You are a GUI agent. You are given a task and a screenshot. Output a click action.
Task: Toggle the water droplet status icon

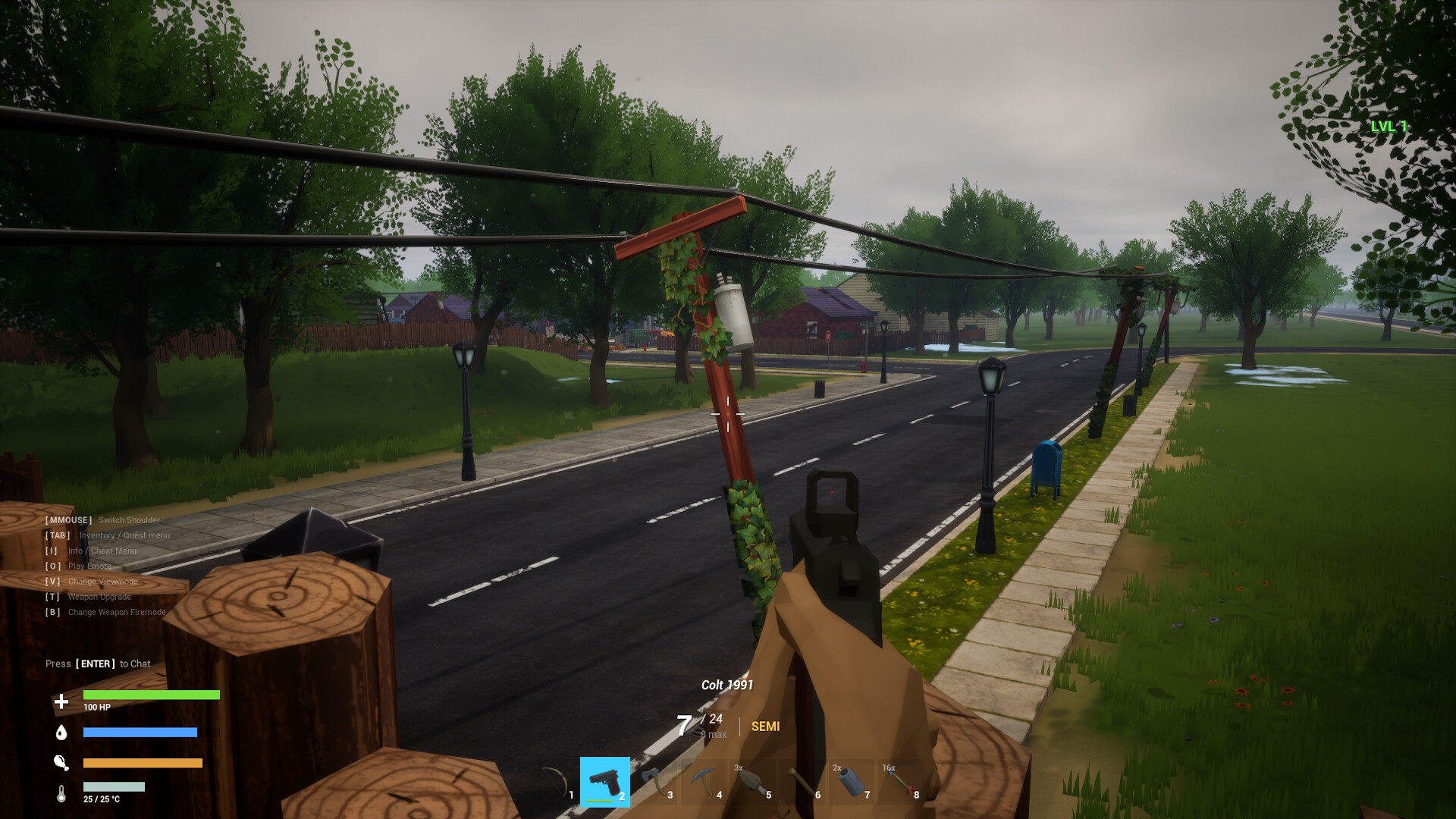pos(61,733)
